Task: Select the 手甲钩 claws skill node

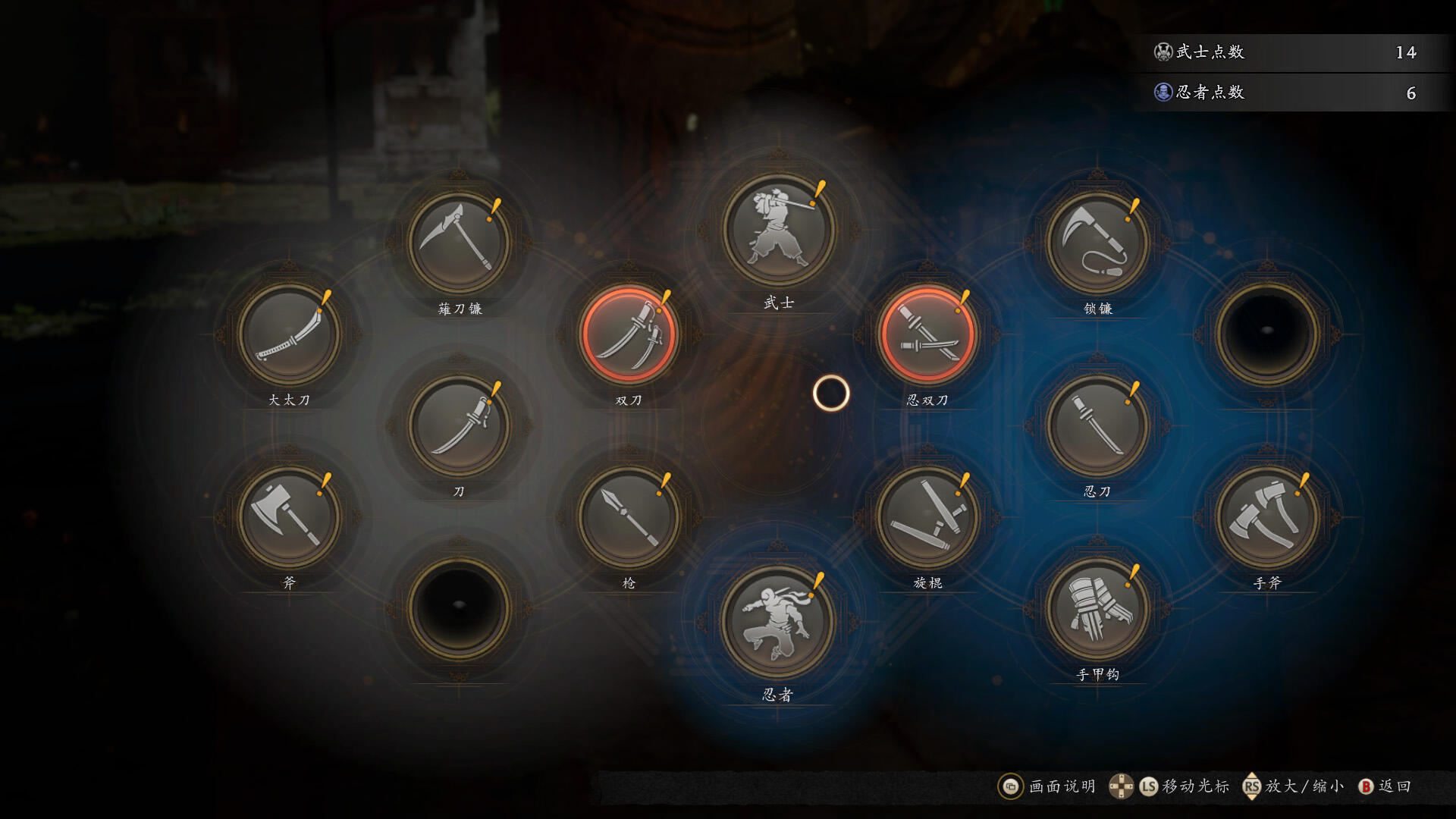Action: click(x=1097, y=609)
